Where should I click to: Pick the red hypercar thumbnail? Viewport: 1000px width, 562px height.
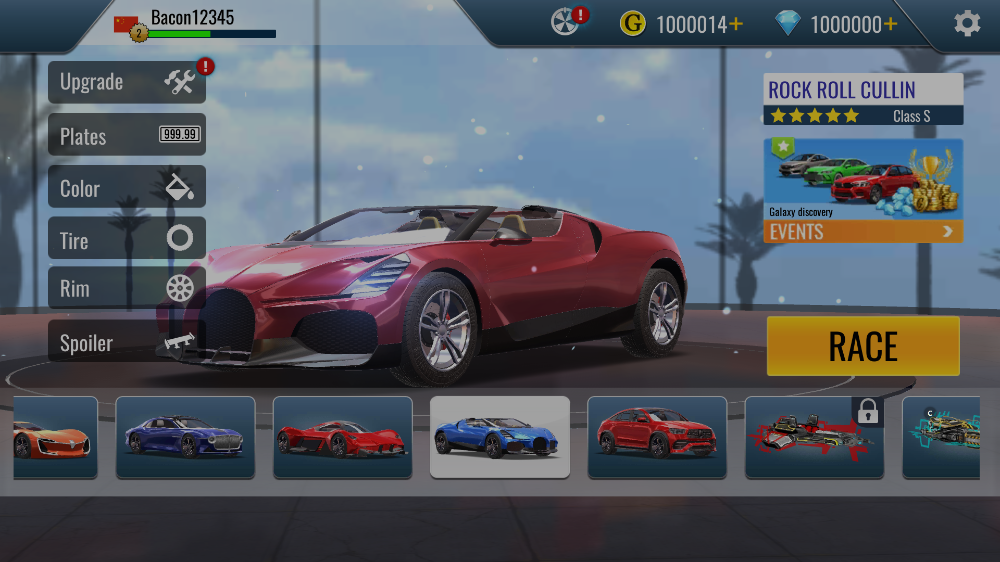coord(342,438)
